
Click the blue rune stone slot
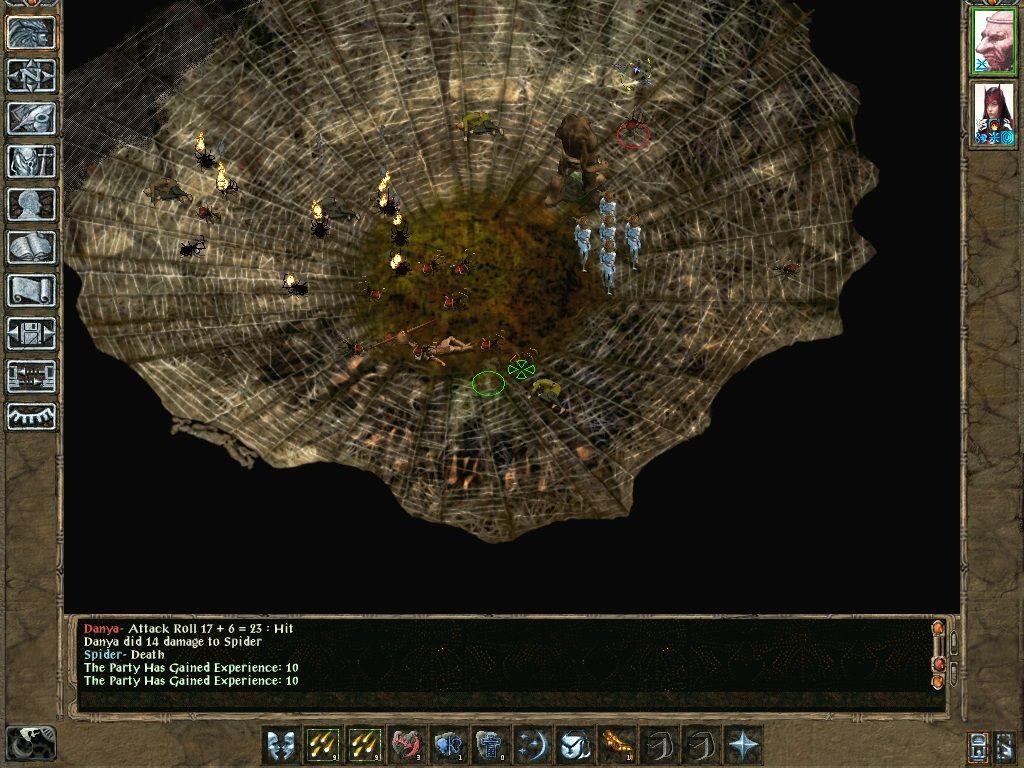tap(490, 745)
